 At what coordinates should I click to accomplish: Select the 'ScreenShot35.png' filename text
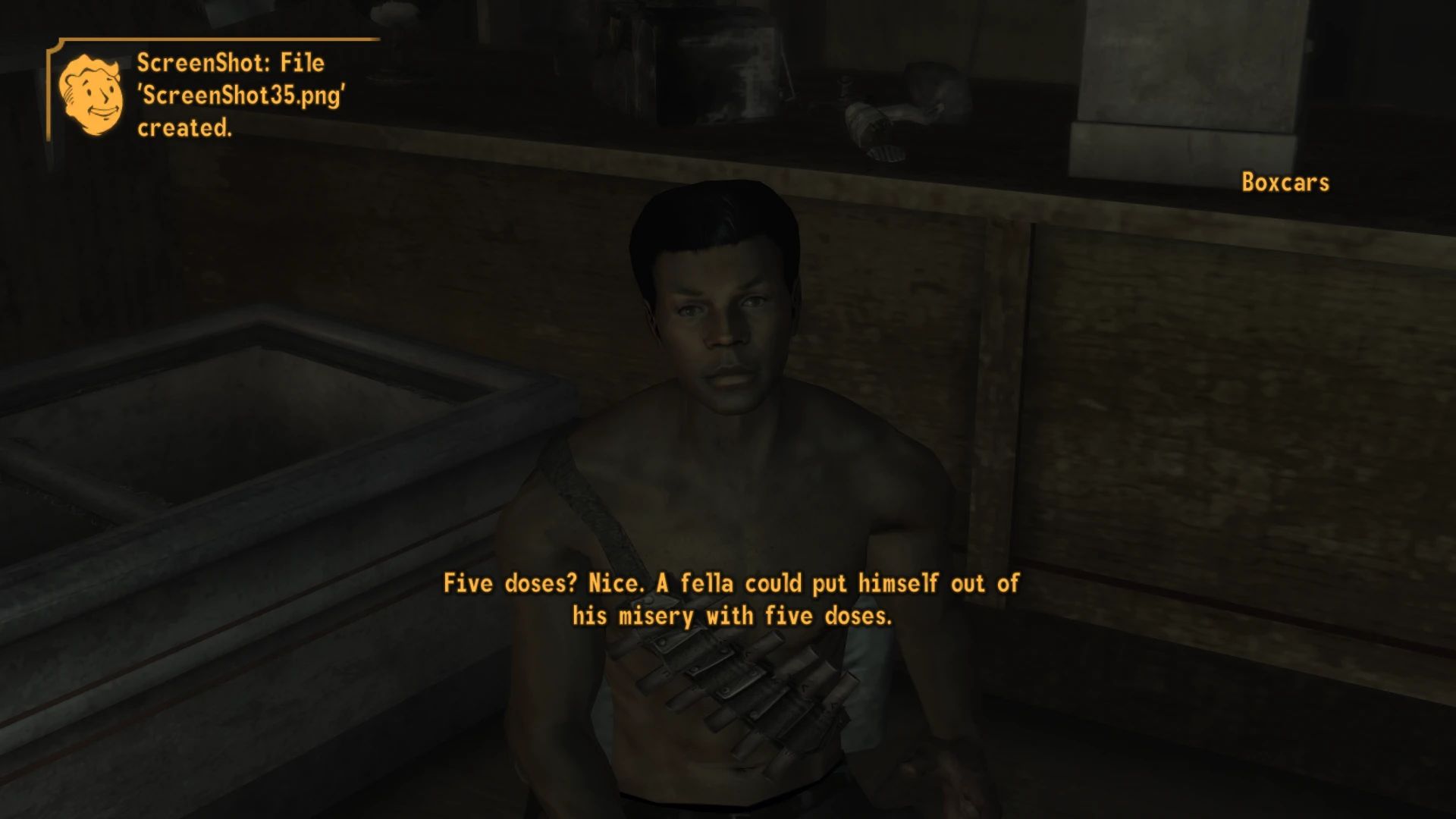click(x=241, y=93)
